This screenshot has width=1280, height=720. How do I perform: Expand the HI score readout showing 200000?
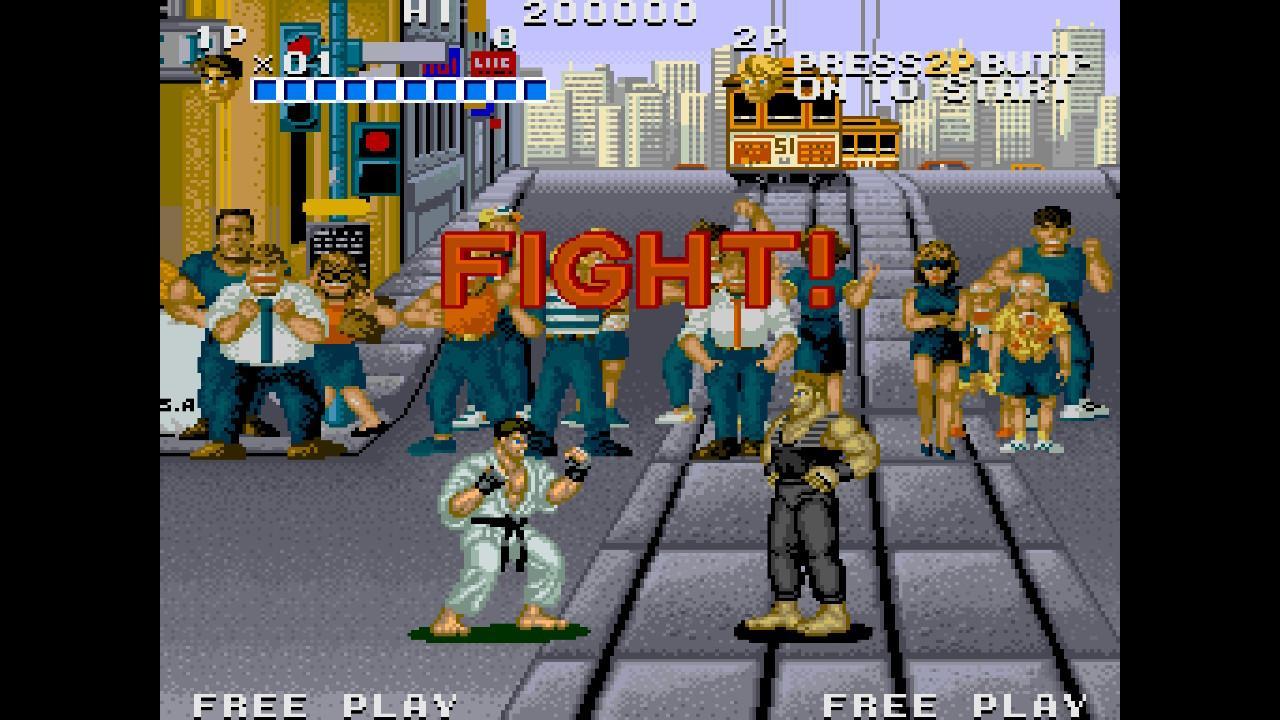[612, 13]
